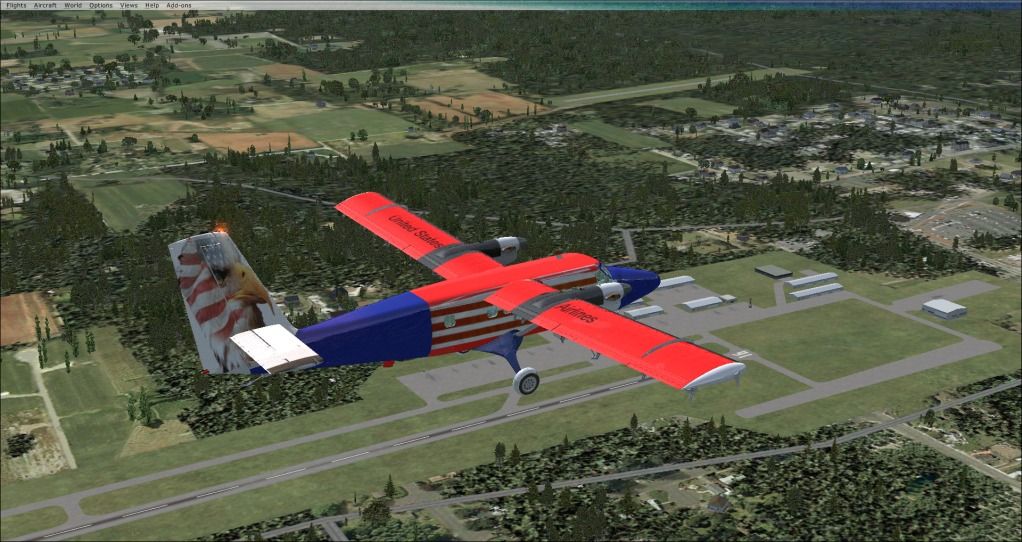The image size is (1022, 542).
Task: Open the Aircraft menu
Action: pos(45,5)
